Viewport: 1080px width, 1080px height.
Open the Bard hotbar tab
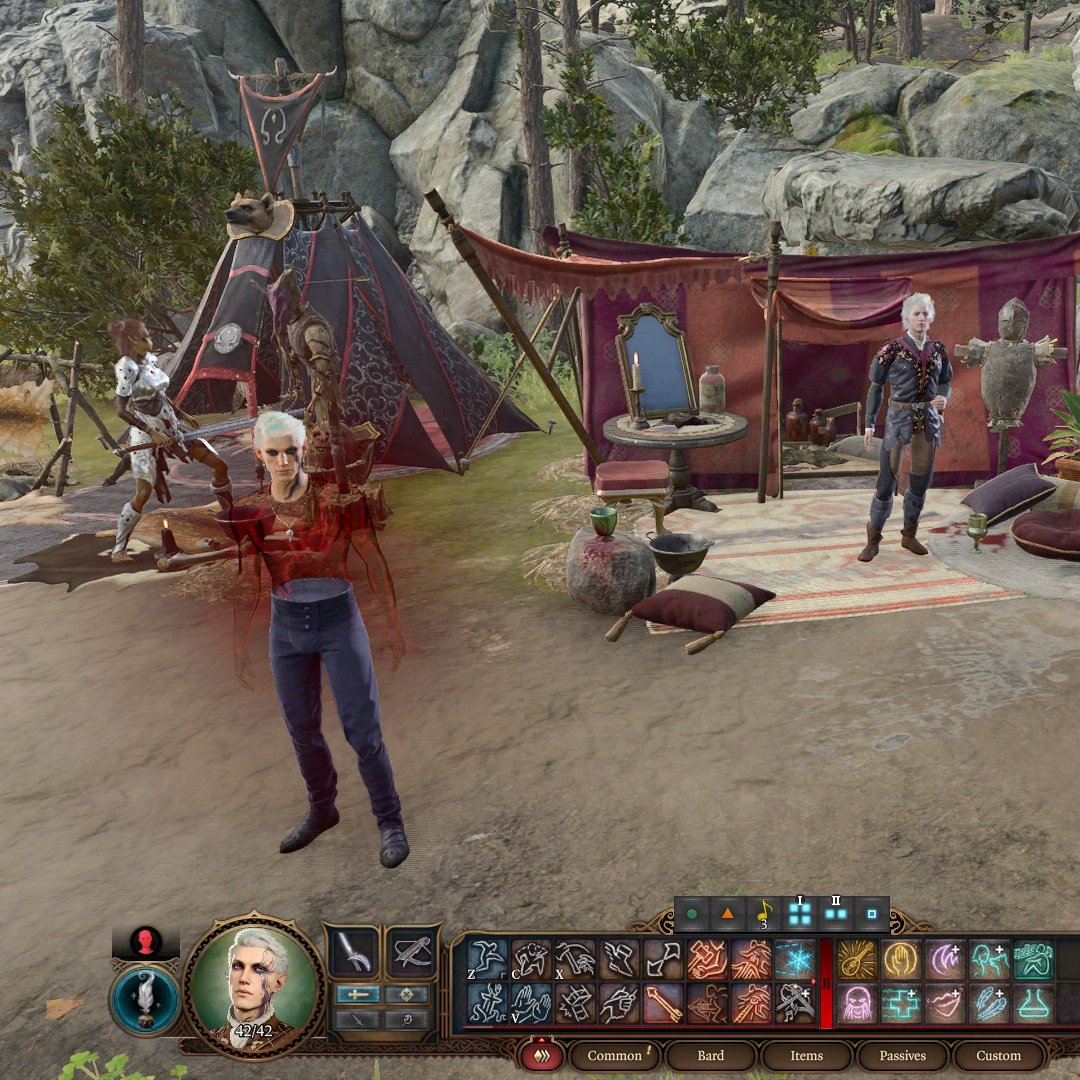[x=711, y=1055]
